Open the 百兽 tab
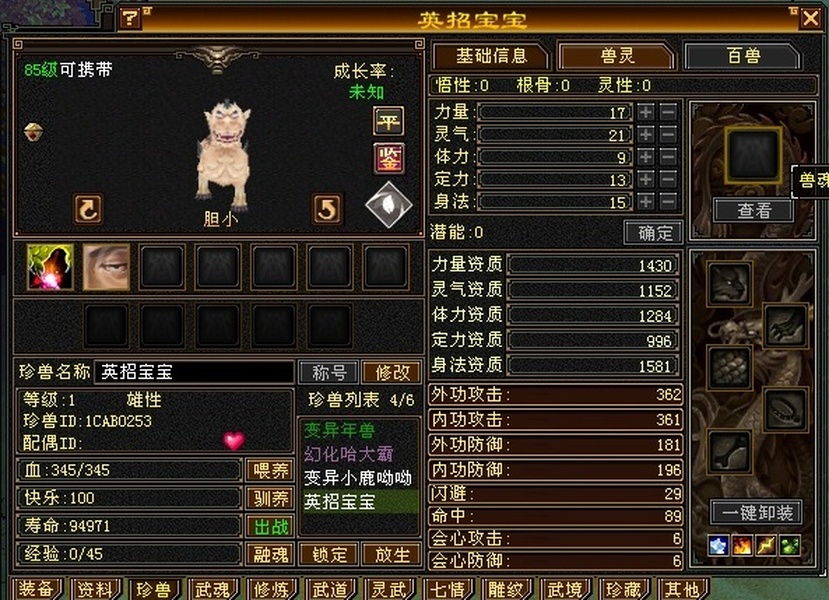This screenshot has width=829, height=600. (742, 57)
